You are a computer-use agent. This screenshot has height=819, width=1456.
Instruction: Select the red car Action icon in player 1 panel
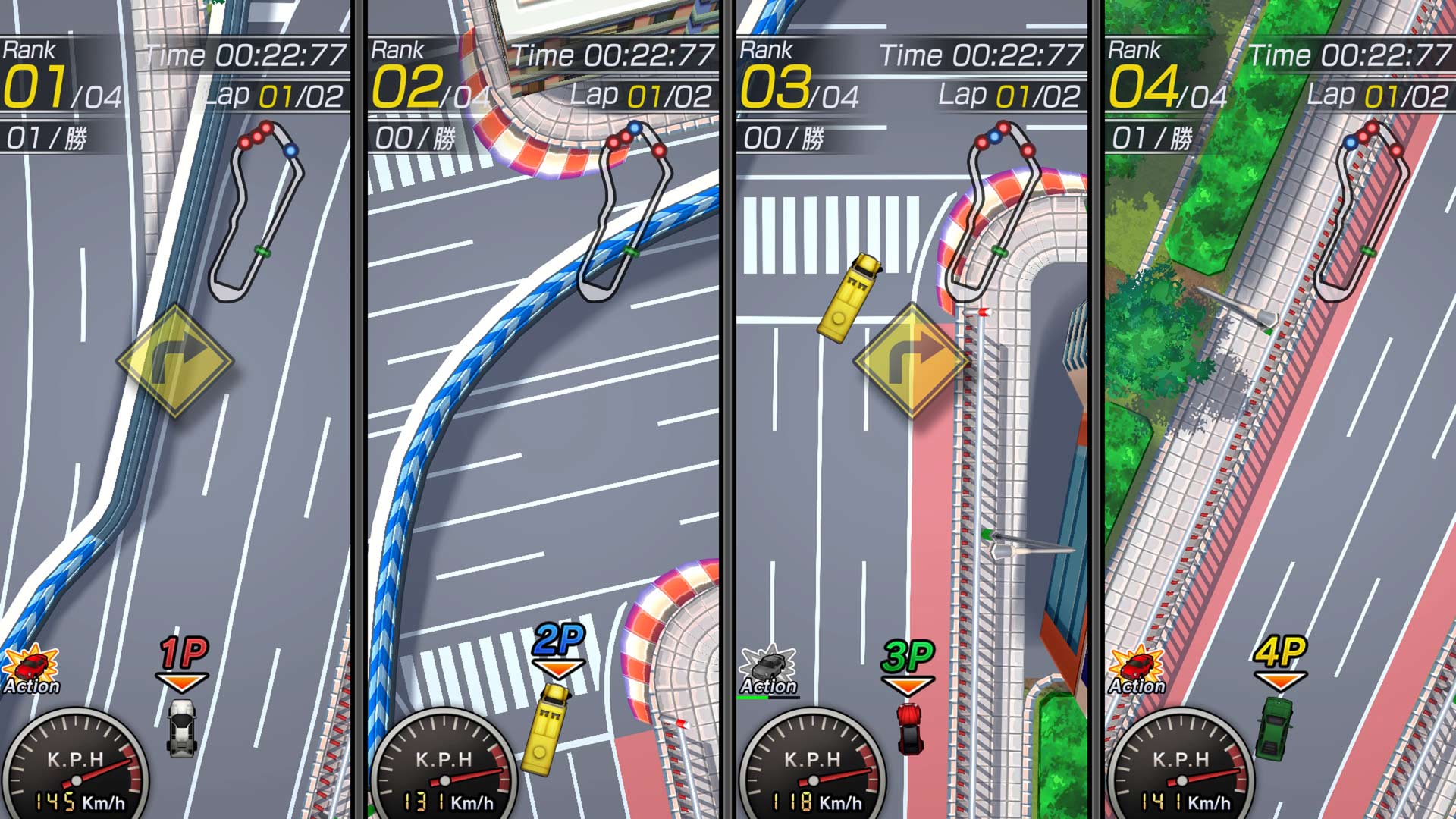click(32, 666)
